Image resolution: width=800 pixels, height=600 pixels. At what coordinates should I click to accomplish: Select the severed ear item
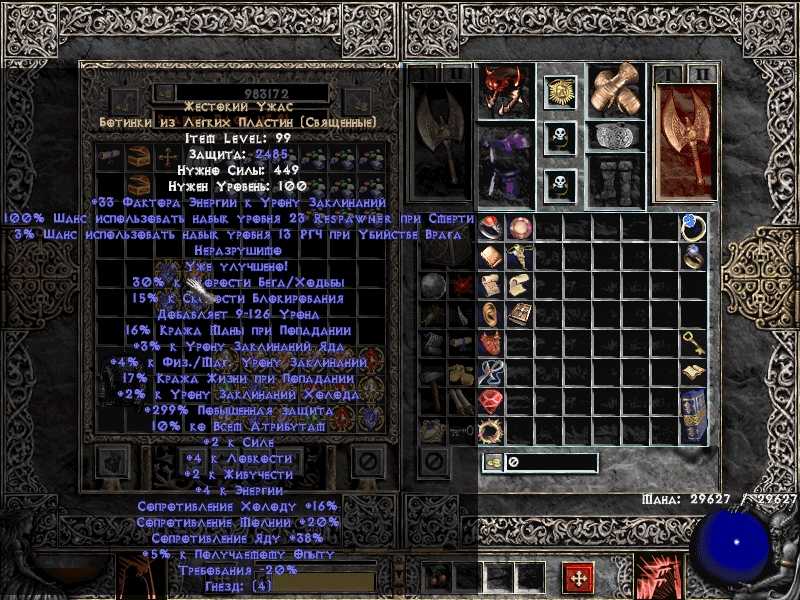coord(490,314)
